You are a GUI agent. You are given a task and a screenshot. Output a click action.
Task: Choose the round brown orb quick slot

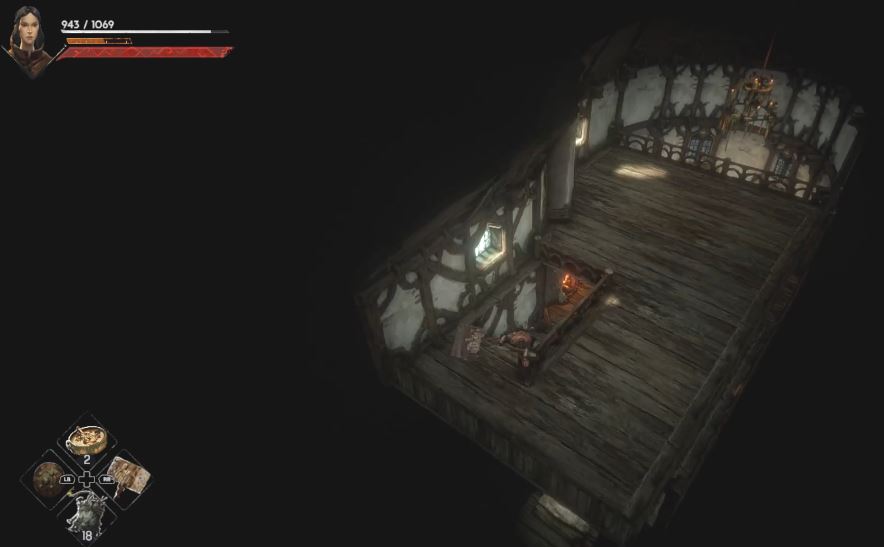(48, 477)
